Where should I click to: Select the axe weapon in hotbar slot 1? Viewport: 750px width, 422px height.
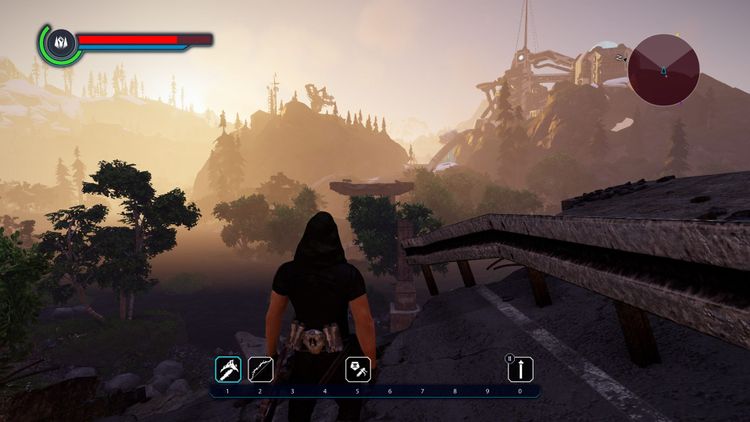click(228, 370)
